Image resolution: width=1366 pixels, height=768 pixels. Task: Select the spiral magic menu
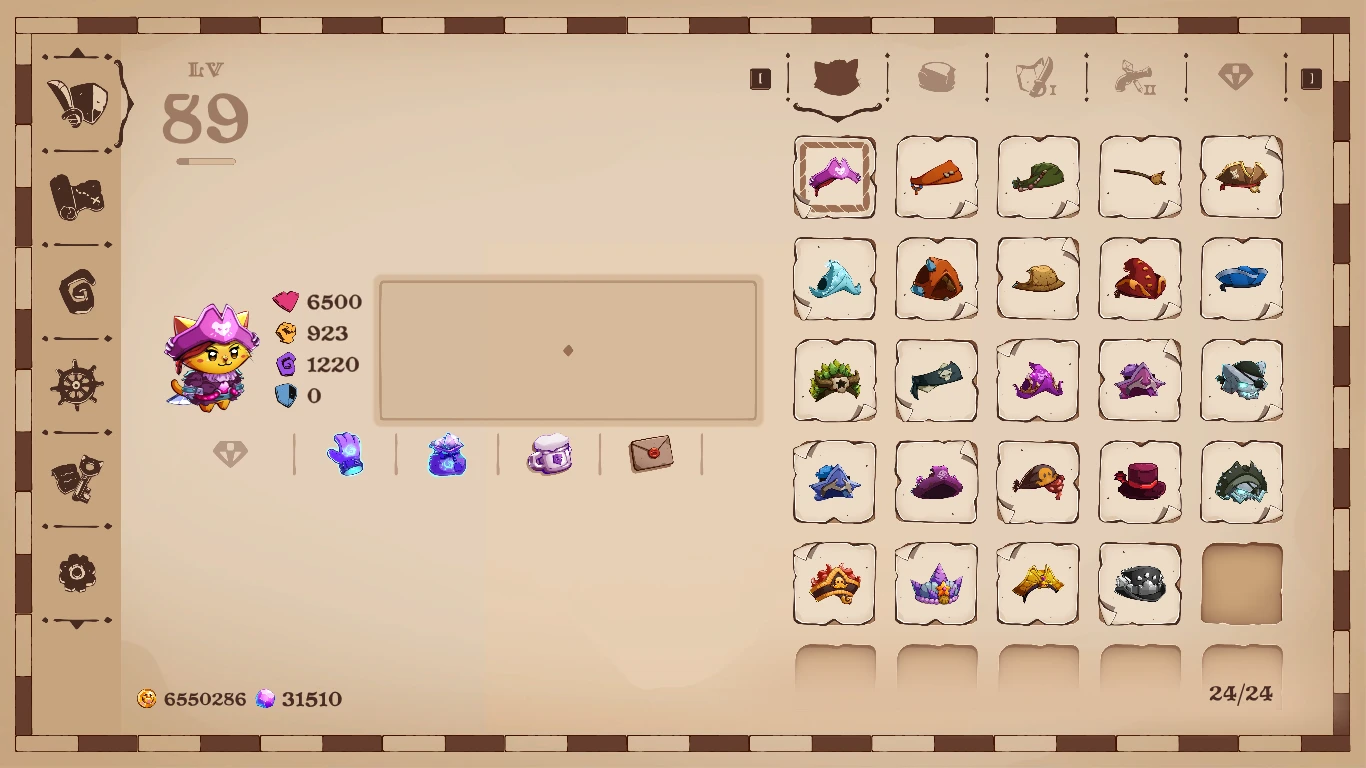click(x=78, y=290)
